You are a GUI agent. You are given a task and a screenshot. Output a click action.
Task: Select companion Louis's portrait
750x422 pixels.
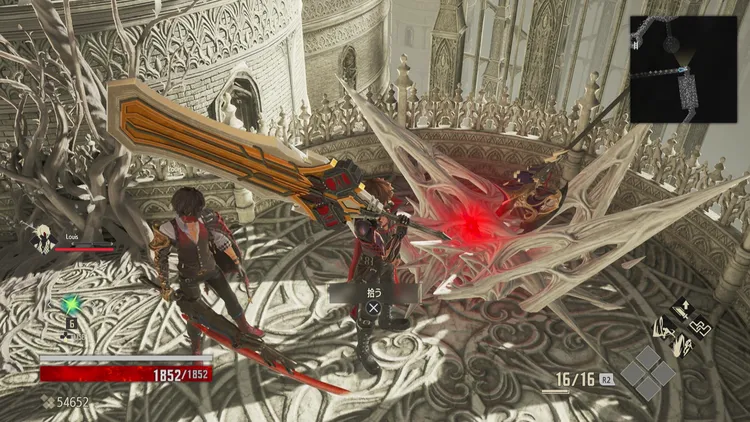click(x=42, y=240)
